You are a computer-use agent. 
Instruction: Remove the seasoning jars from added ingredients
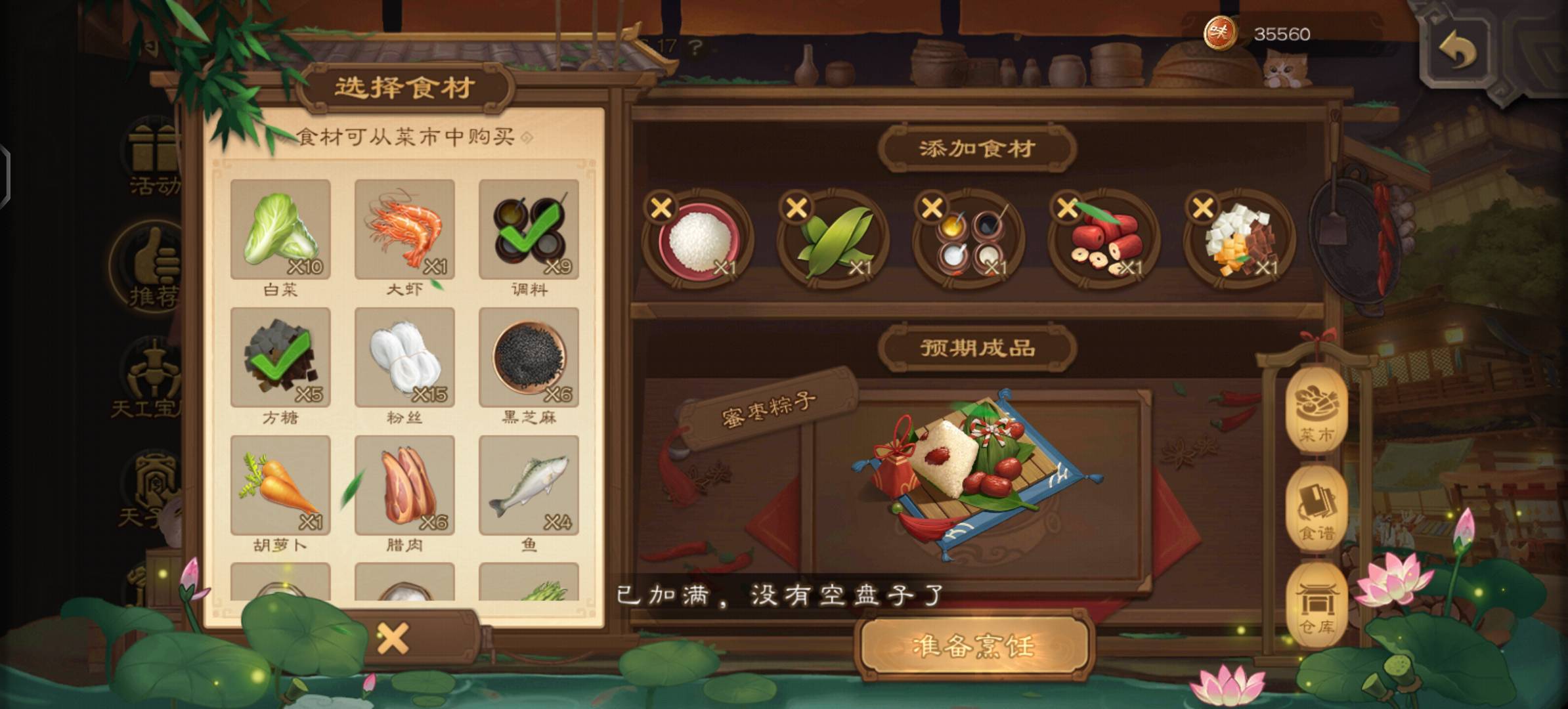tap(932, 208)
